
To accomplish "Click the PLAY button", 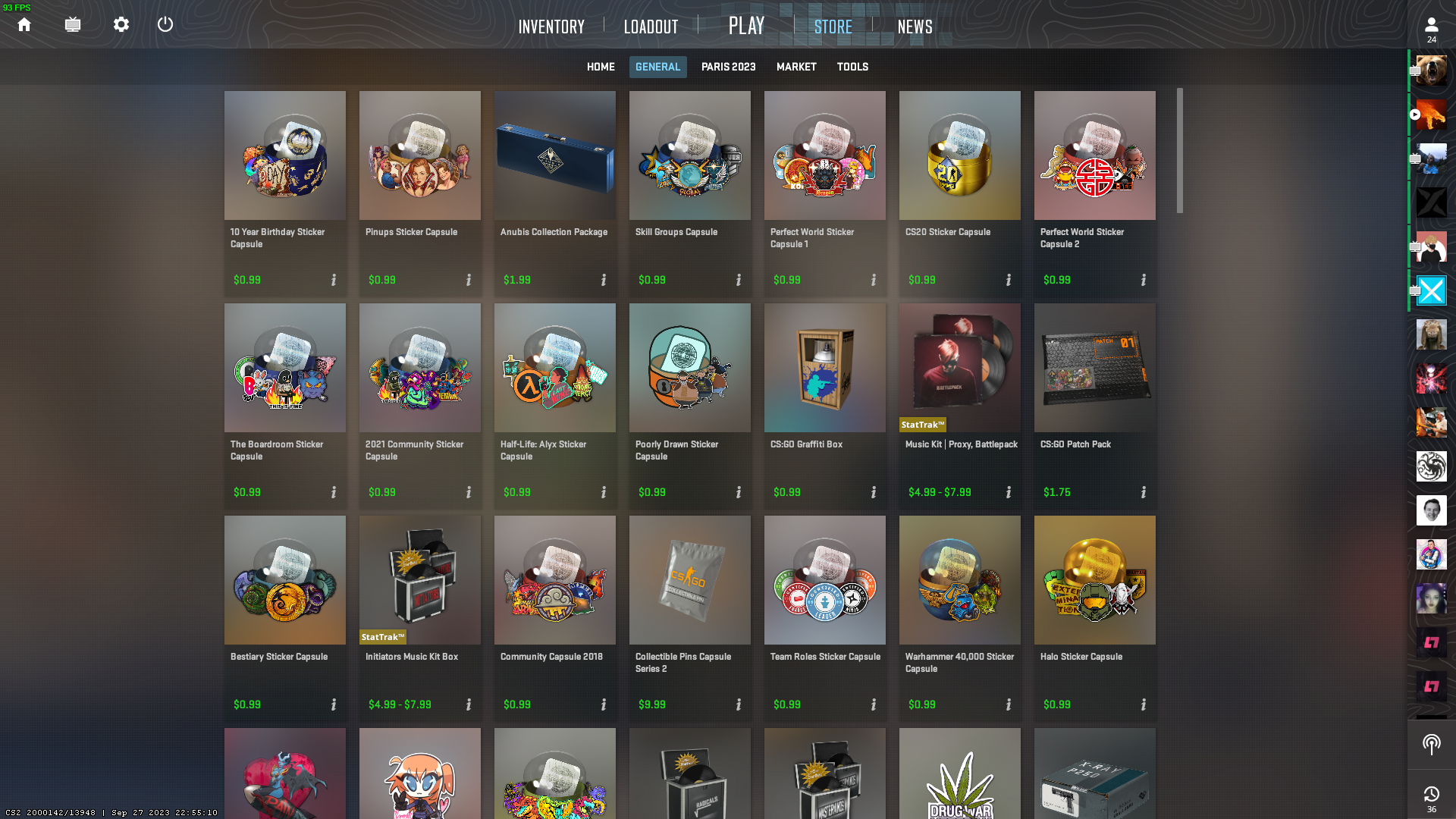I will pyautogui.click(x=746, y=25).
